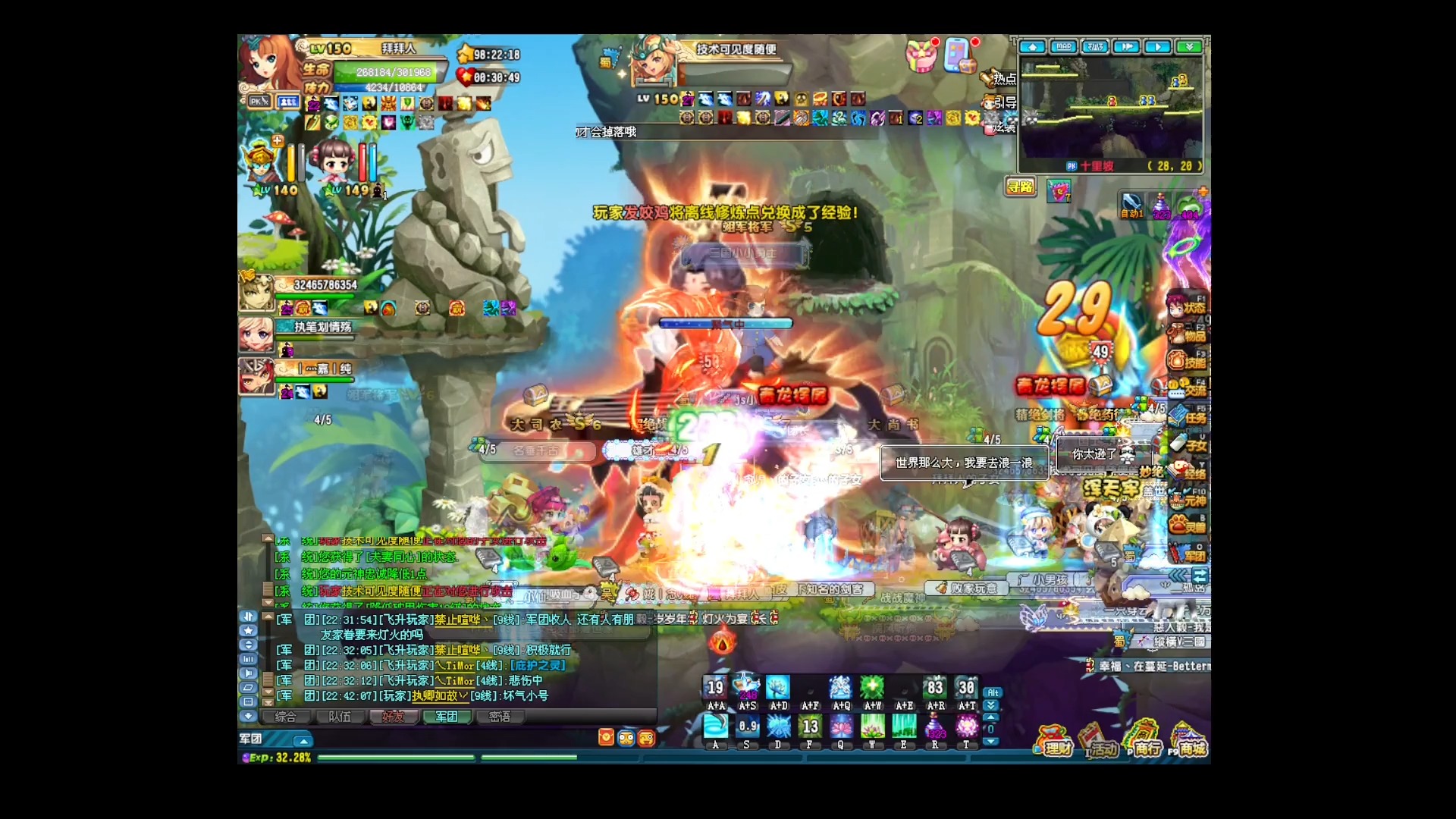1456x819 pixels.
Task: Open the 物品 inventory menu
Action: point(1187,334)
